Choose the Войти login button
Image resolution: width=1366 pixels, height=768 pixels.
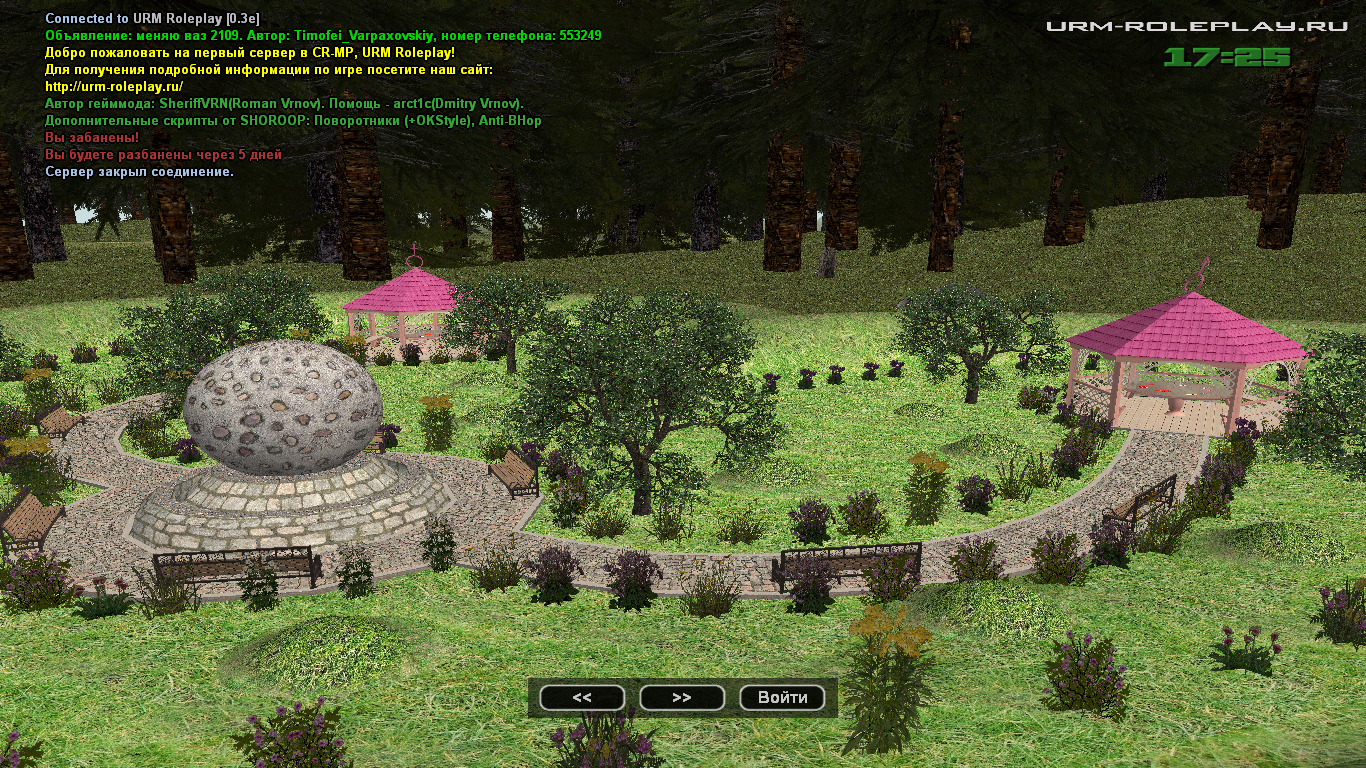782,698
